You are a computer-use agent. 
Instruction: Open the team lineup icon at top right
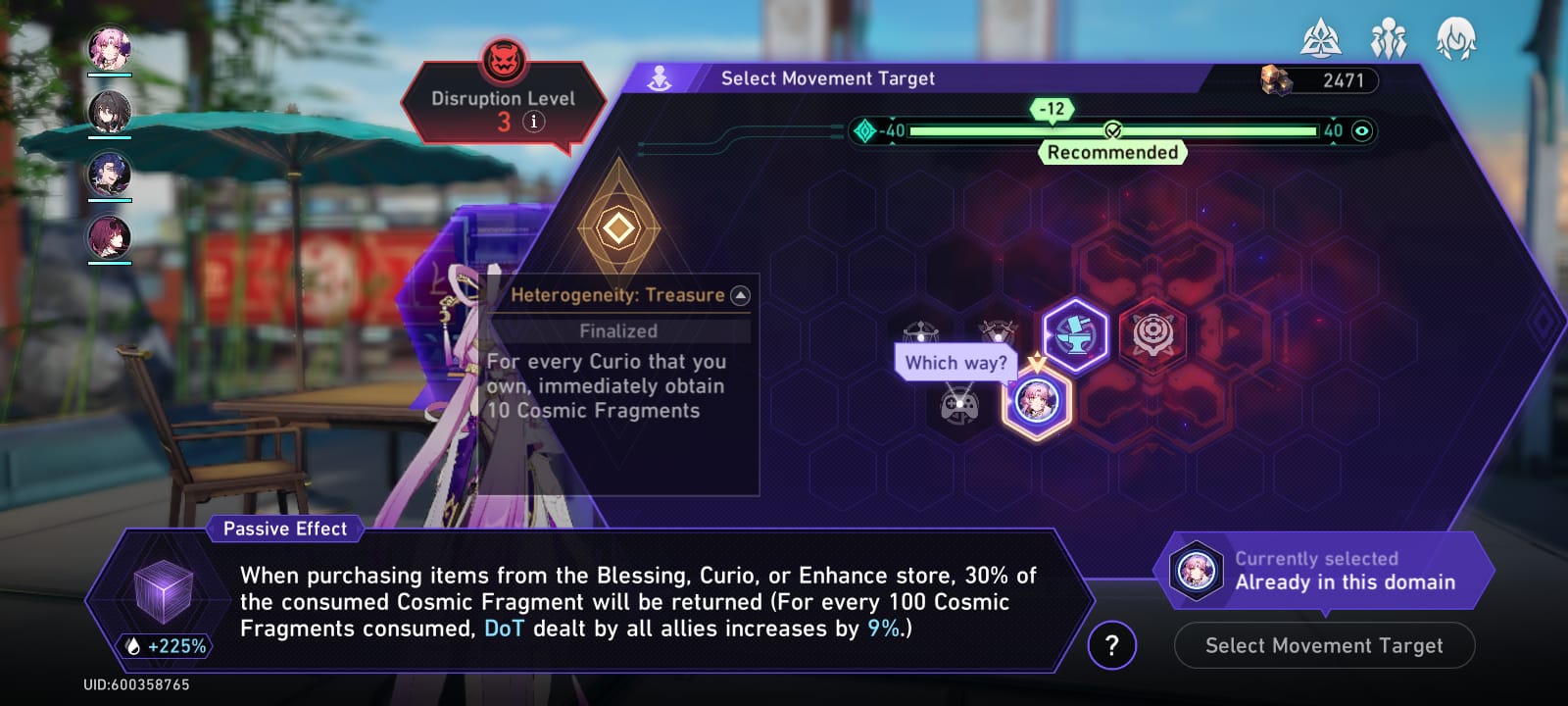pyautogui.click(x=1391, y=40)
